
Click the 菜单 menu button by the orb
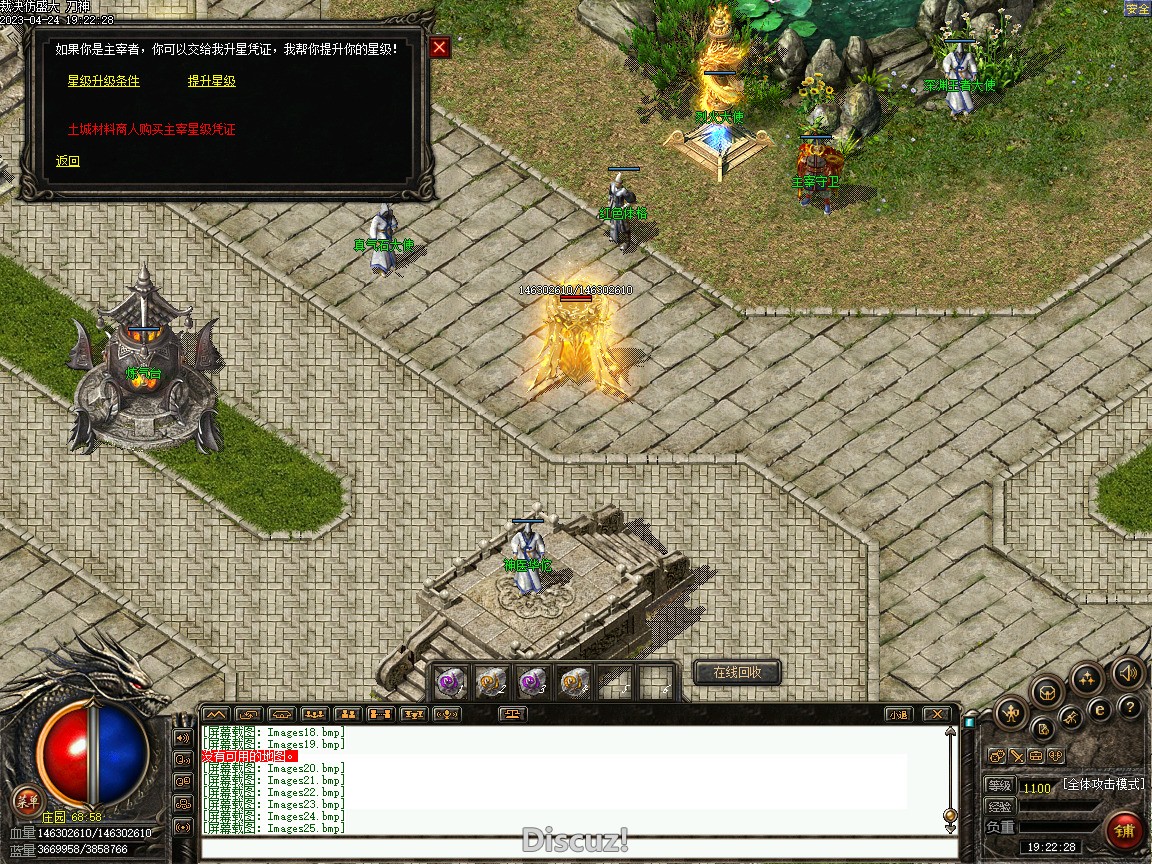pos(27,800)
